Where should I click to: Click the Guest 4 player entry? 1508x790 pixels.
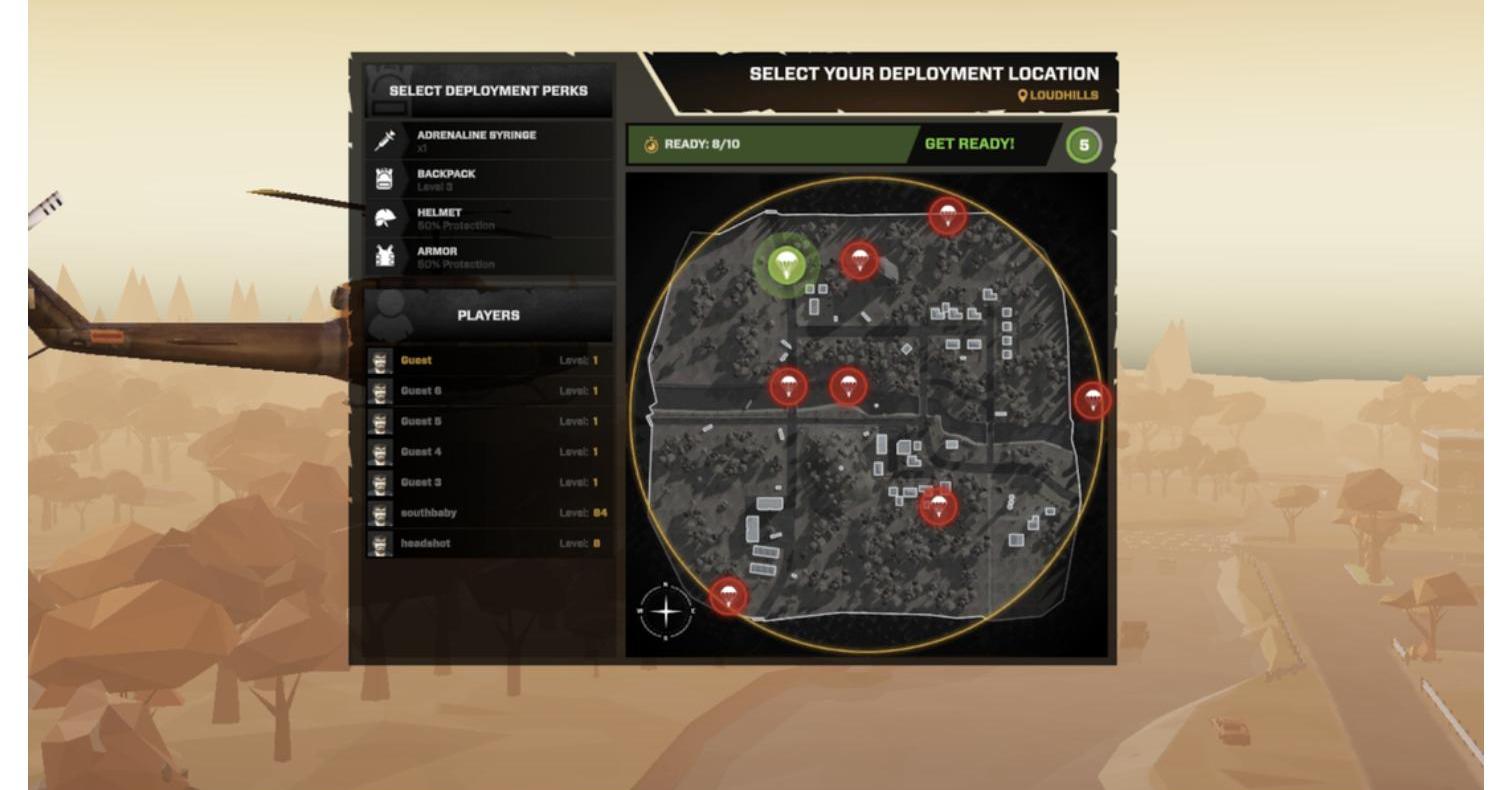pos(489,452)
